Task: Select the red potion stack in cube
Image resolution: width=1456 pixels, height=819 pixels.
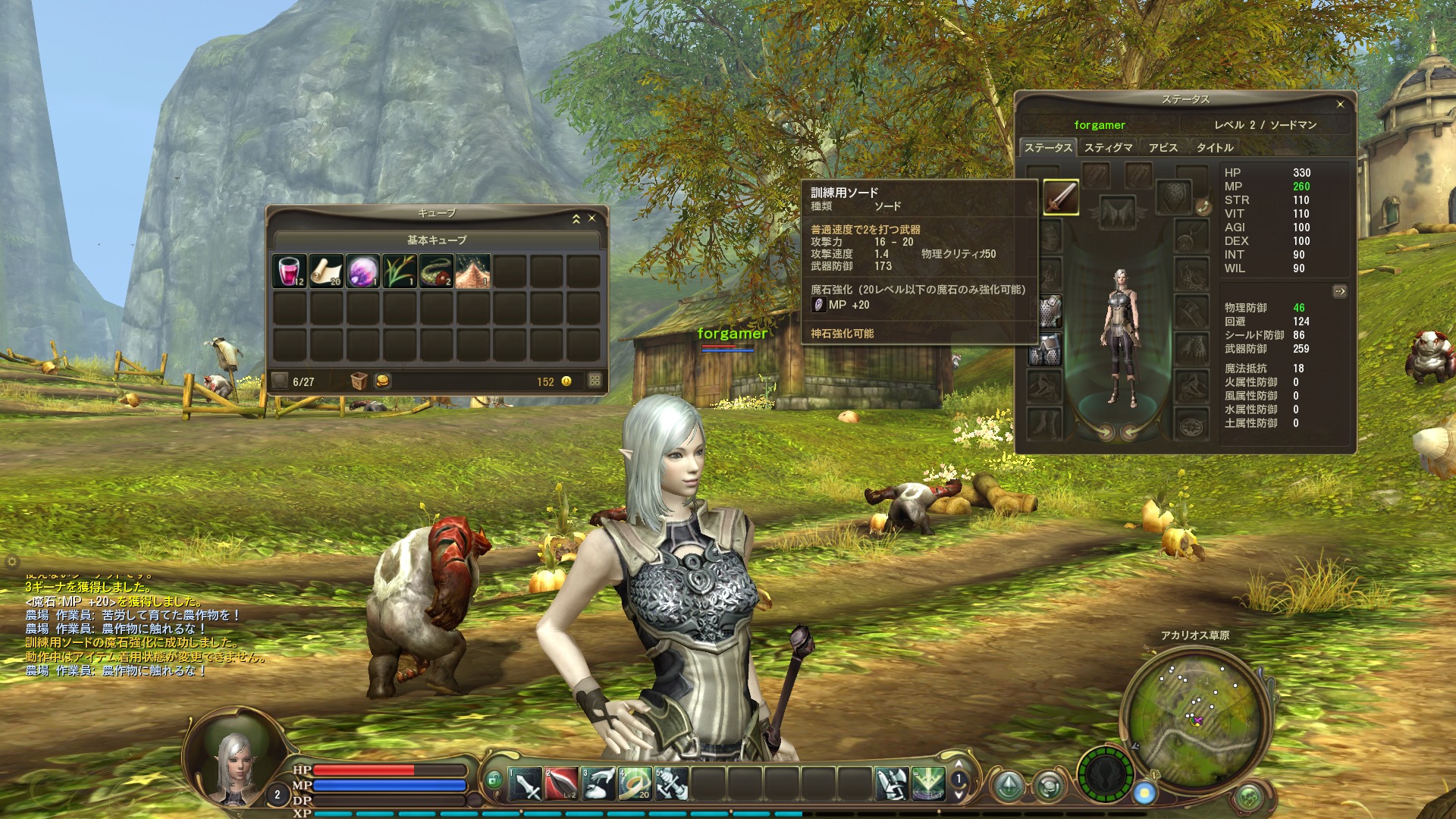Action: (289, 271)
